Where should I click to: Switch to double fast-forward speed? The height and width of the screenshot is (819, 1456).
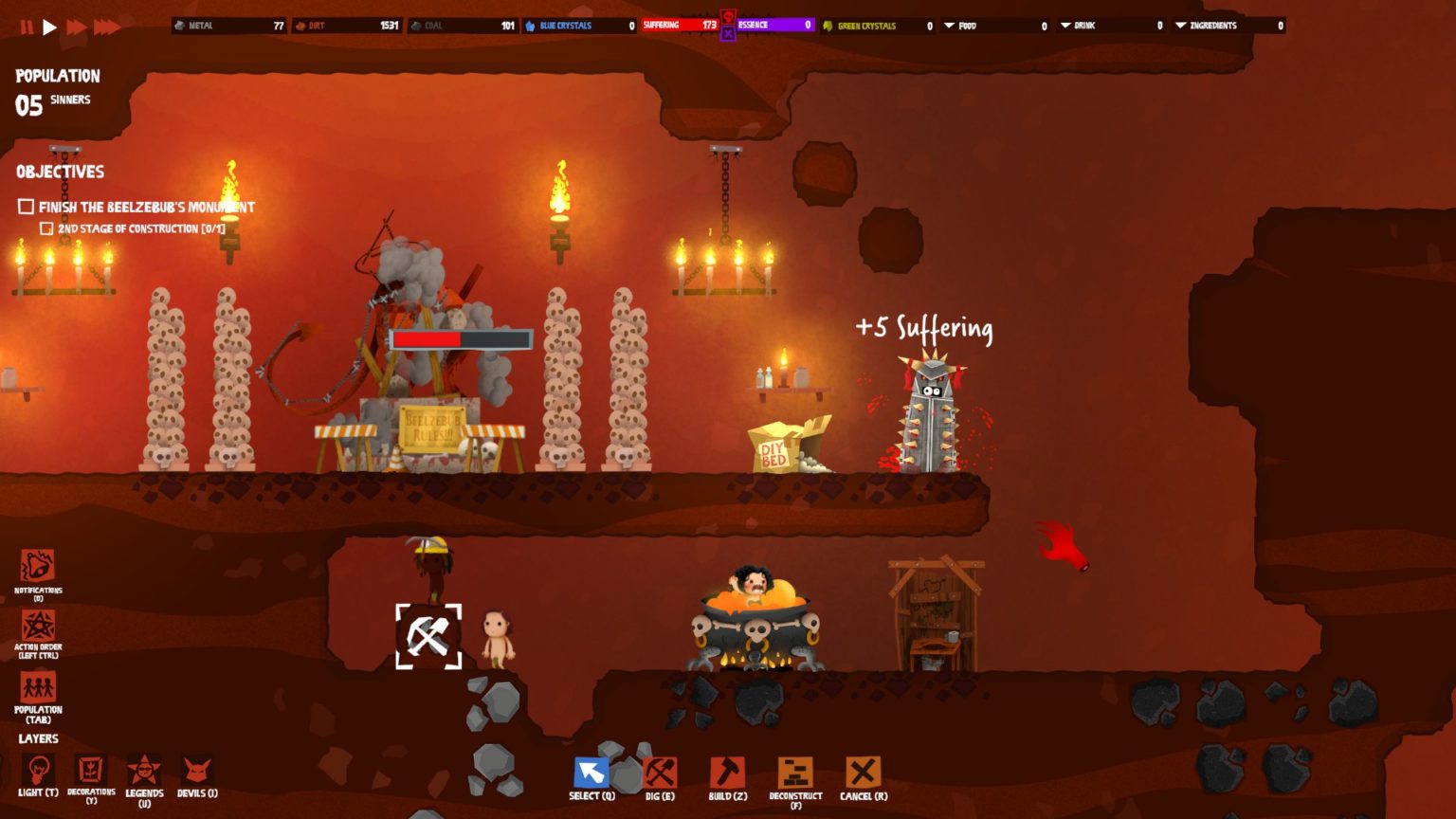click(x=77, y=27)
